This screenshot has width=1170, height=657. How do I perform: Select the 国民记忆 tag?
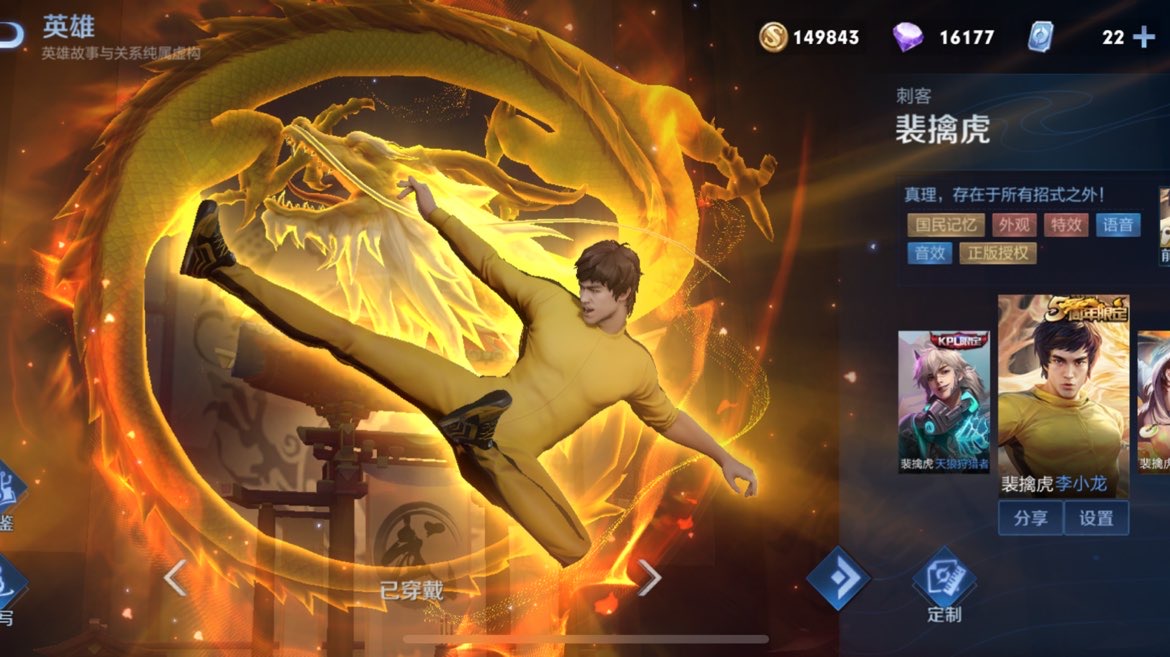click(x=946, y=225)
